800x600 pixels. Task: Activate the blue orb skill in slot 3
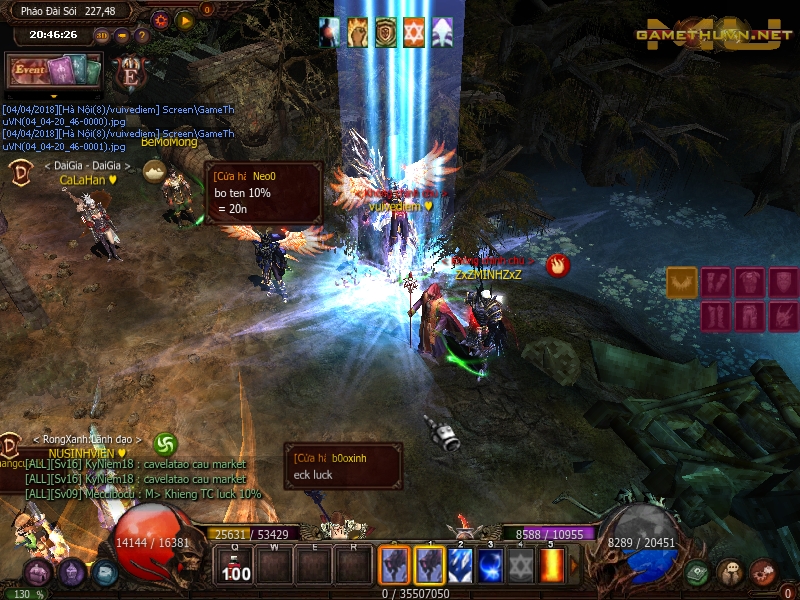(x=492, y=566)
